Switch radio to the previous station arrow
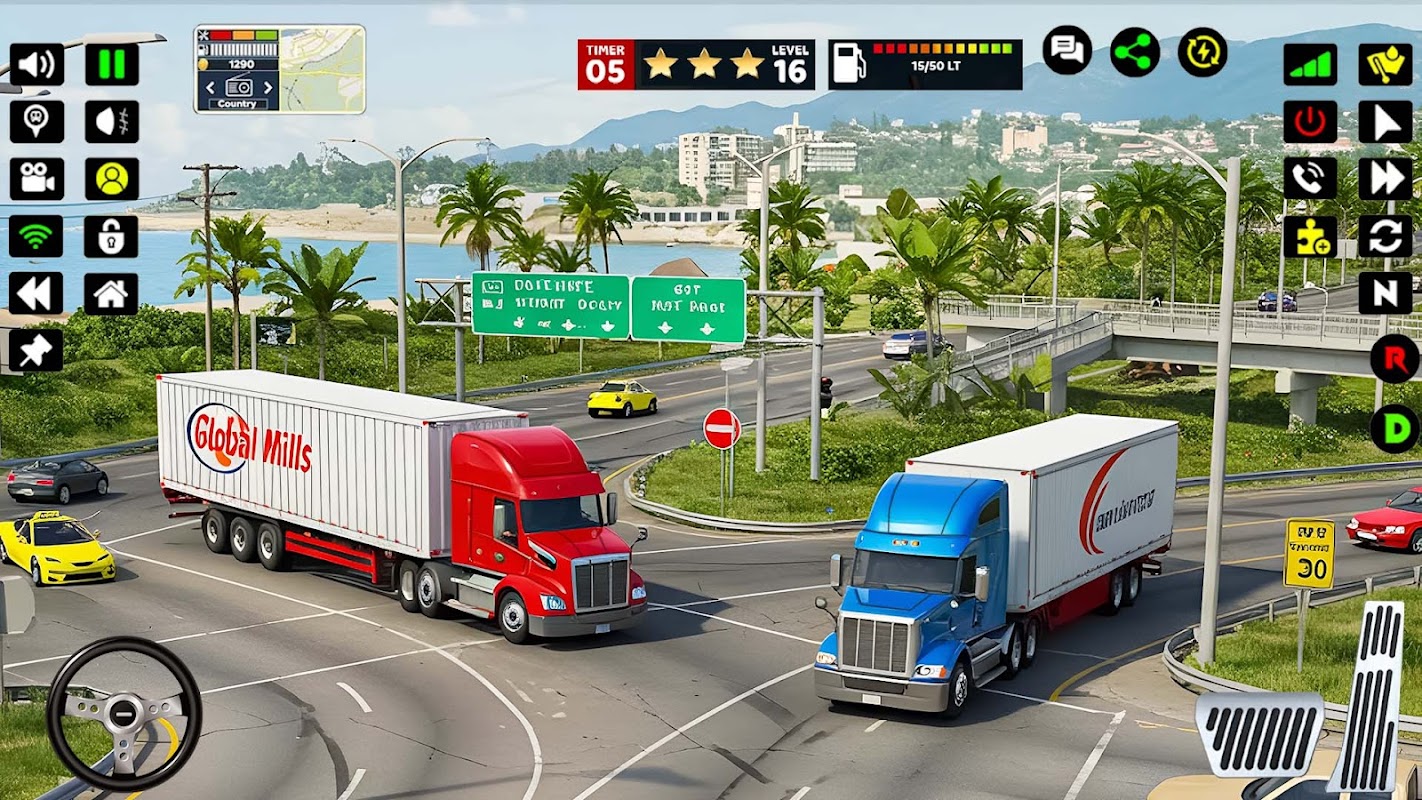The height and width of the screenshot is (800, 1422). pos(209,88)
